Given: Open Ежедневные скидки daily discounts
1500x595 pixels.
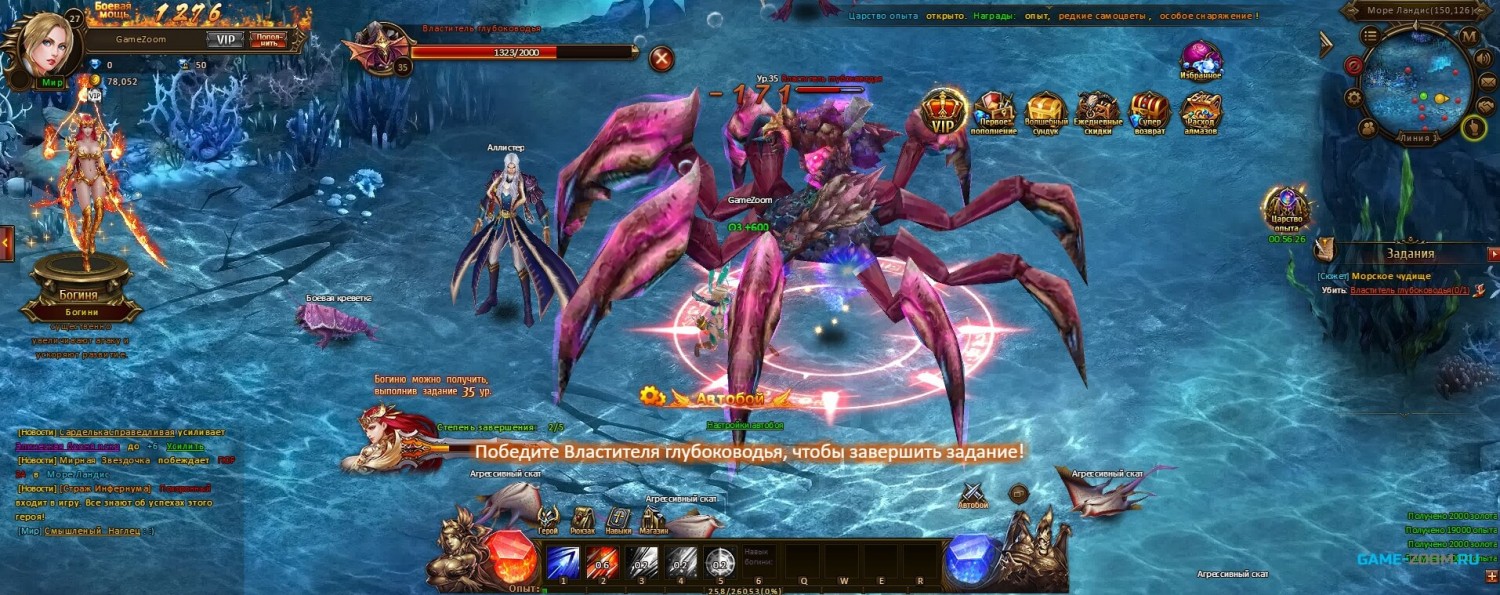Looking at the screenshot, I should point(1098,112).
